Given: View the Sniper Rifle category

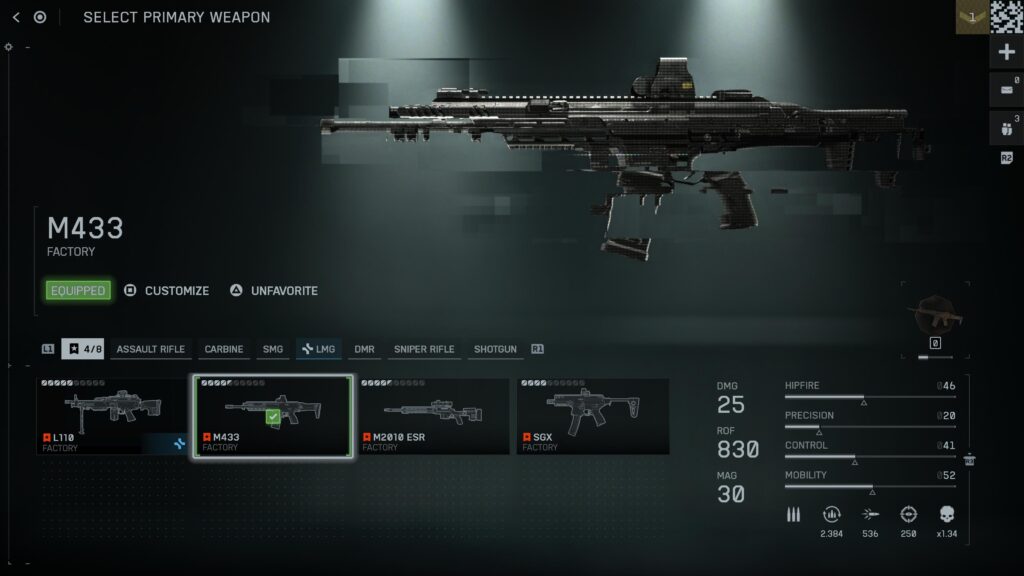Looking at the screenshot, I should click(x=424, y=349).
